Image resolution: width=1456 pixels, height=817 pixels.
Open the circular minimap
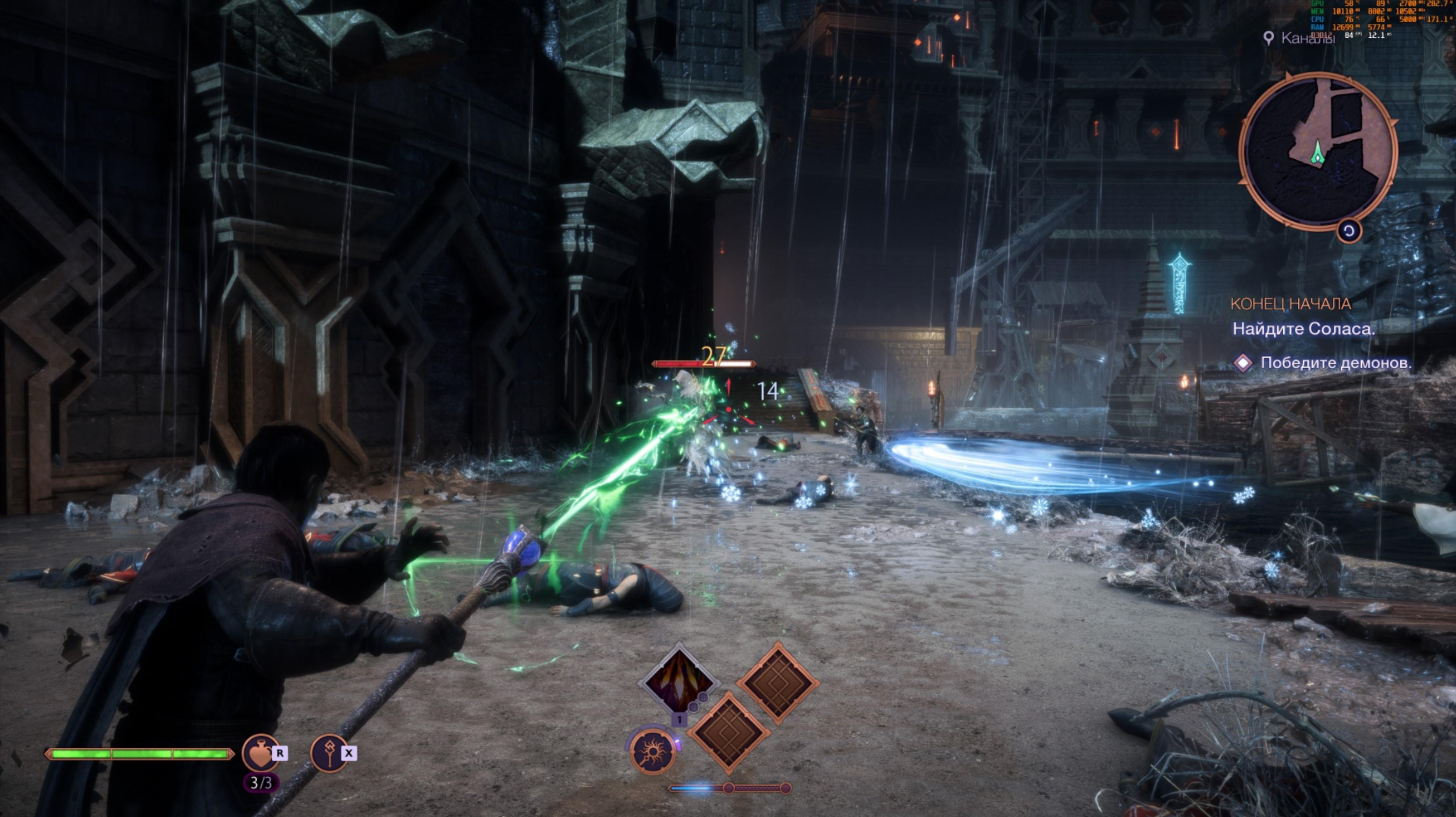pos(1318,151)
